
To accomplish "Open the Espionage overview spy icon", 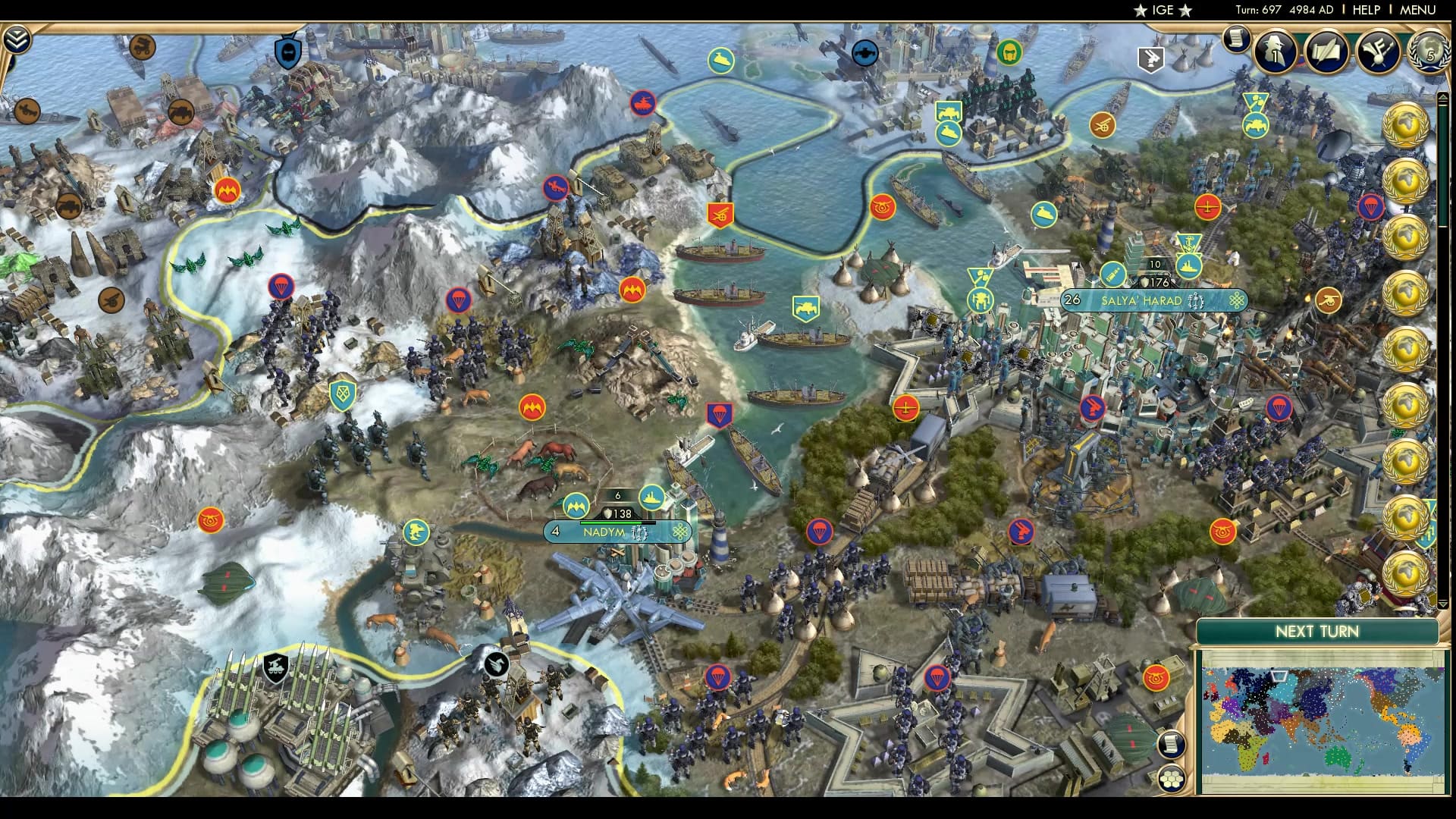I will point(1274,54).
